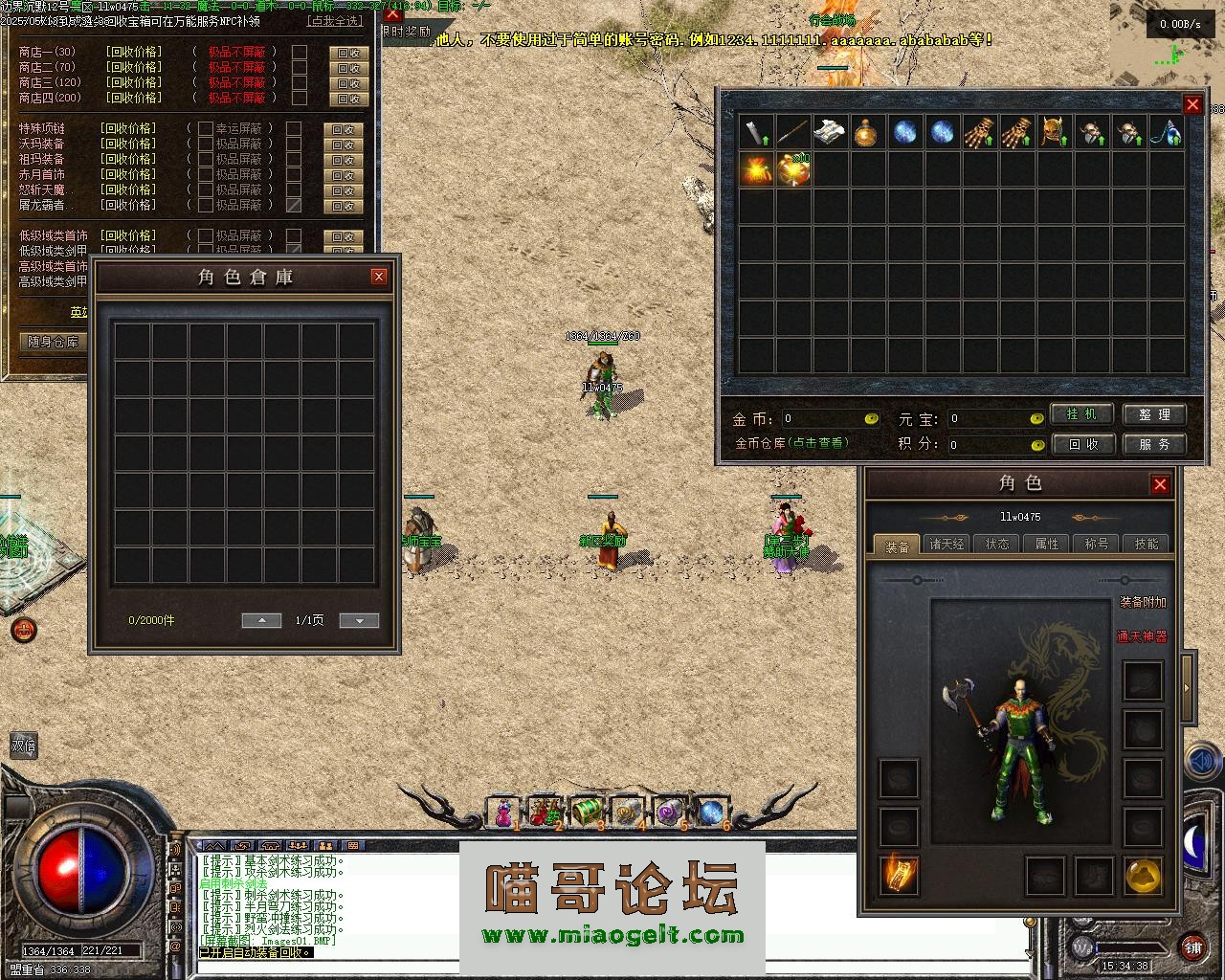Image resolution: width=1225 pixels, height=980 pixels.
Task: Close the inventory bag window
Action: click(x=1192, y=104)
